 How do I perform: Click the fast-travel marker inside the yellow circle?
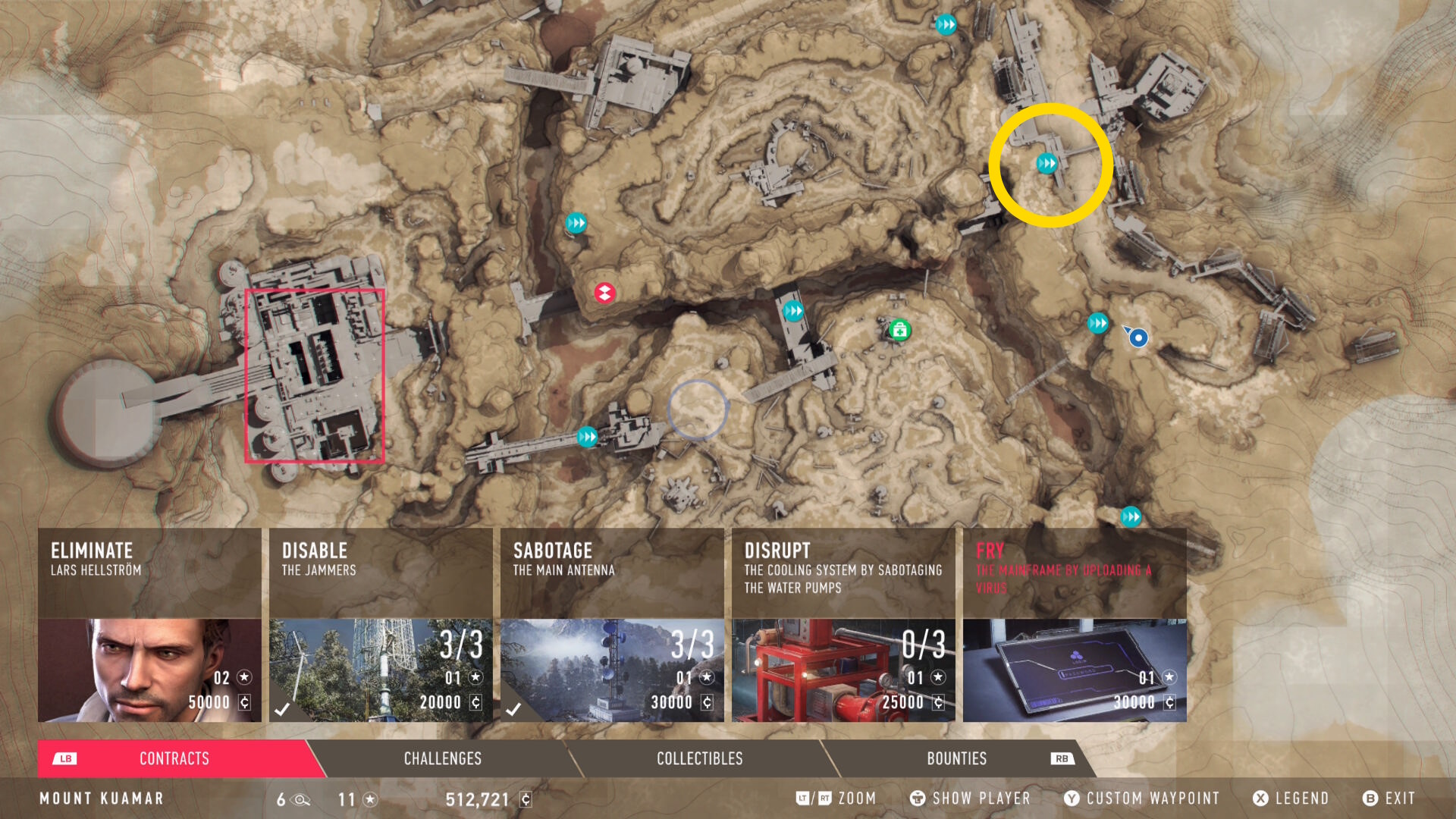1046,163
